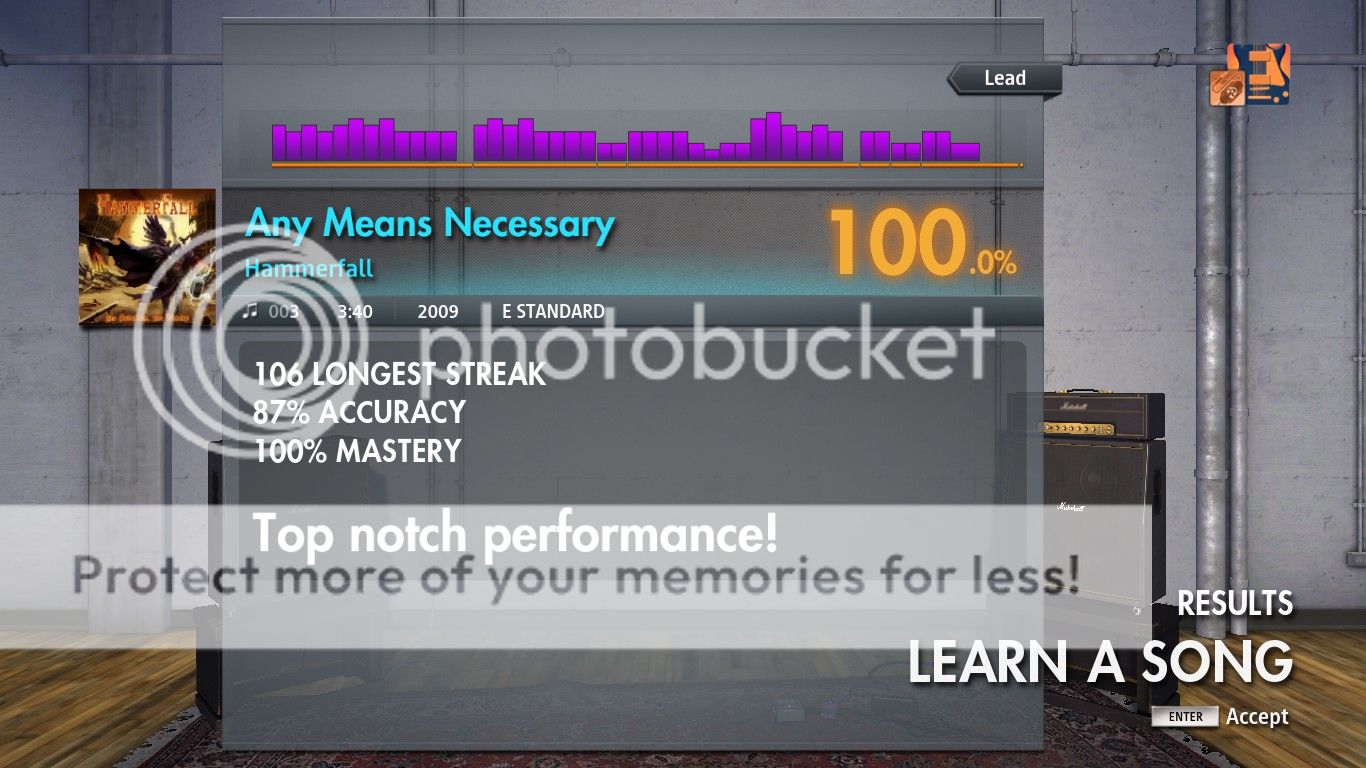Open the guitar tools icon
Image resolution: width=1366 pixels, height=768 pixels.
coord(1249,74)
